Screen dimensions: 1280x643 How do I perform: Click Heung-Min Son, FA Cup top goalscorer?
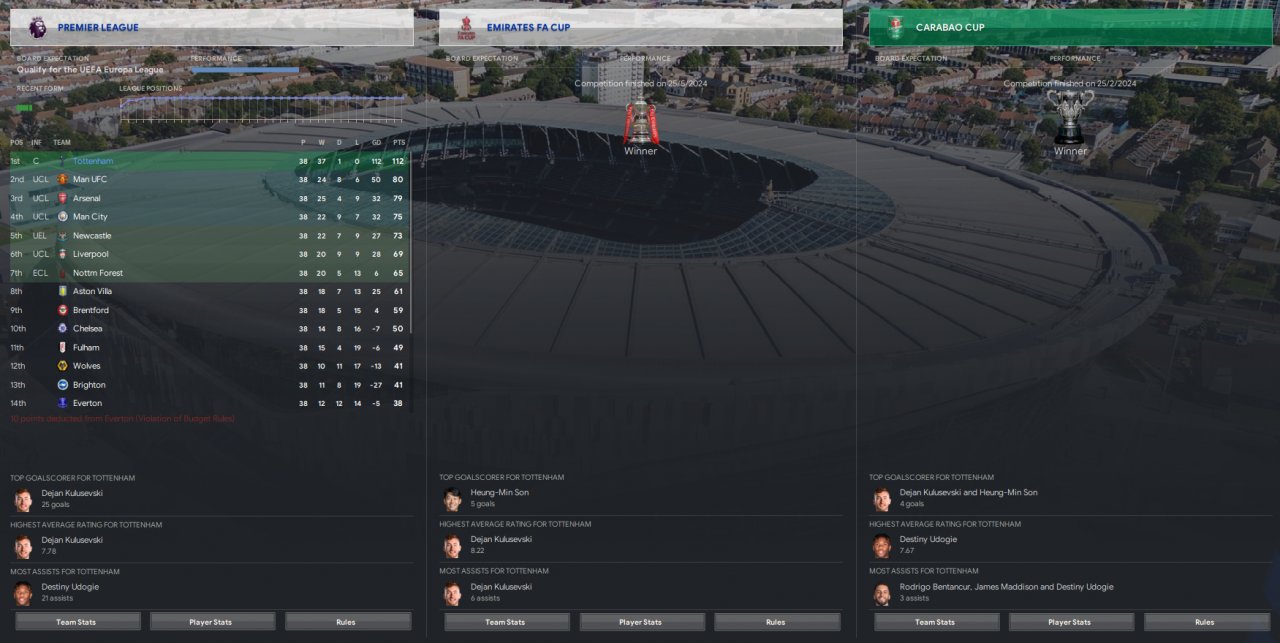point(499,493)
